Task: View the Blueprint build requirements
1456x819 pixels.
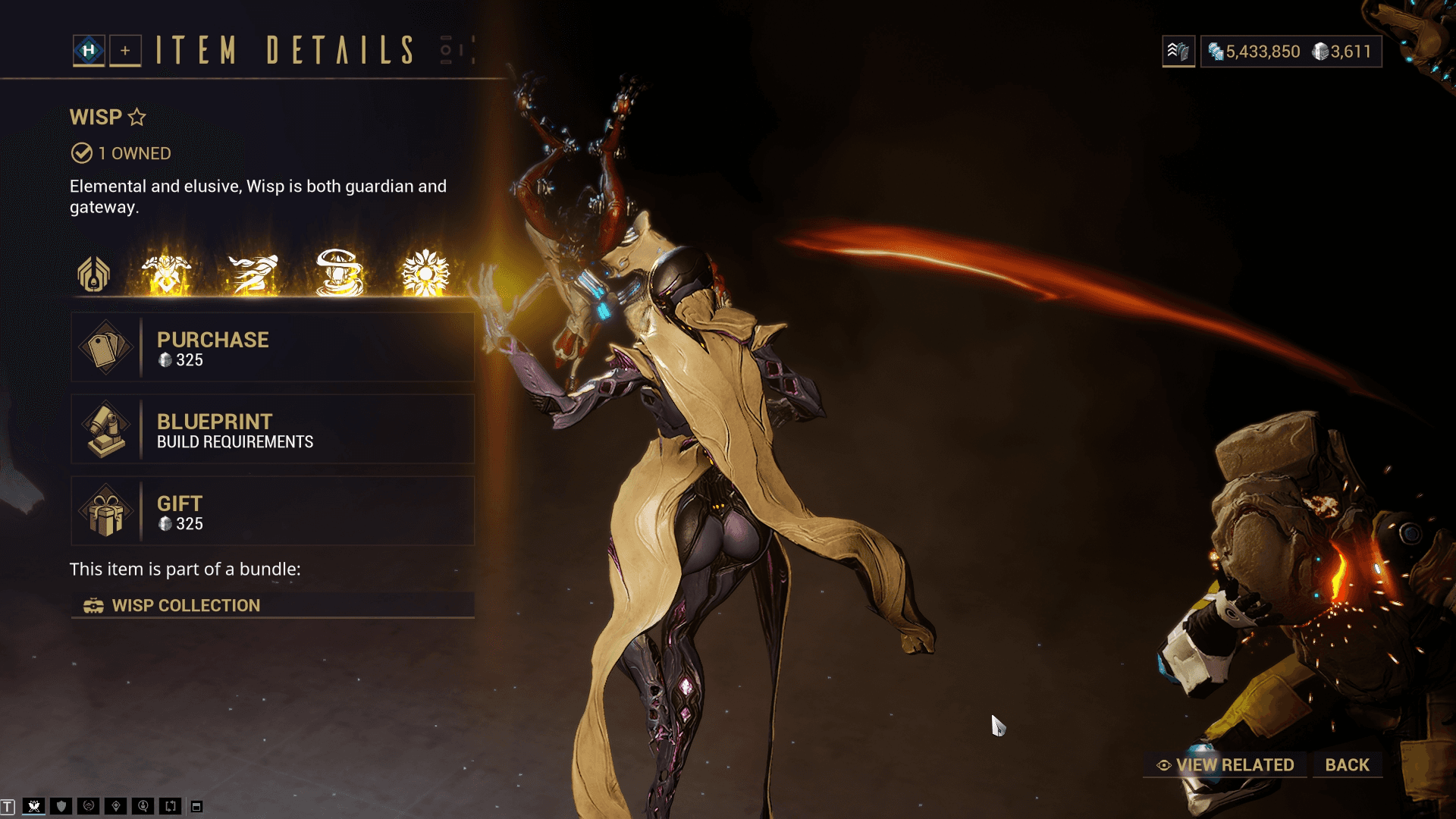Action: [x=272, y=430]
